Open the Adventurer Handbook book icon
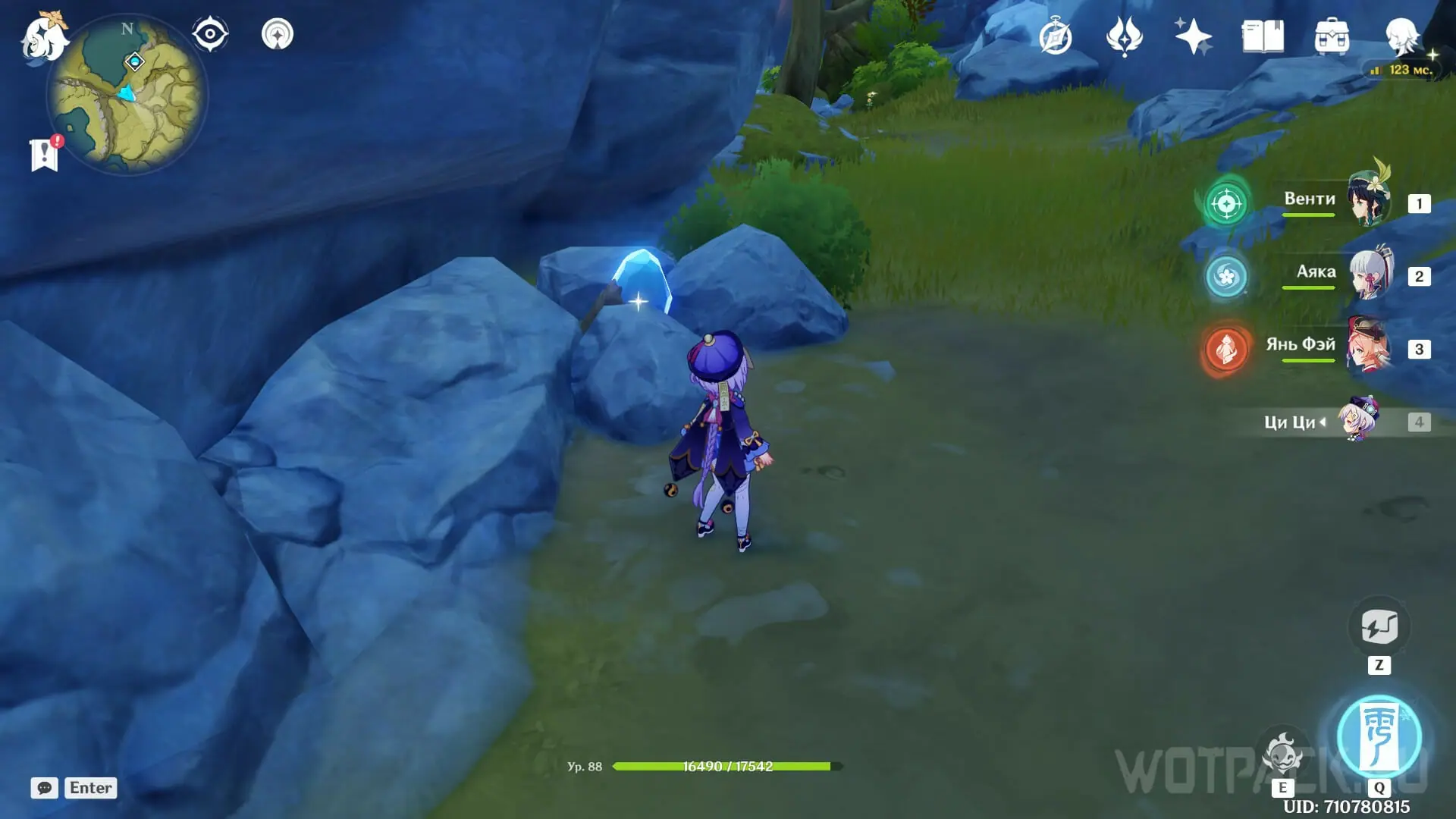This screenshot has height=819, width=1456. 1263,36
